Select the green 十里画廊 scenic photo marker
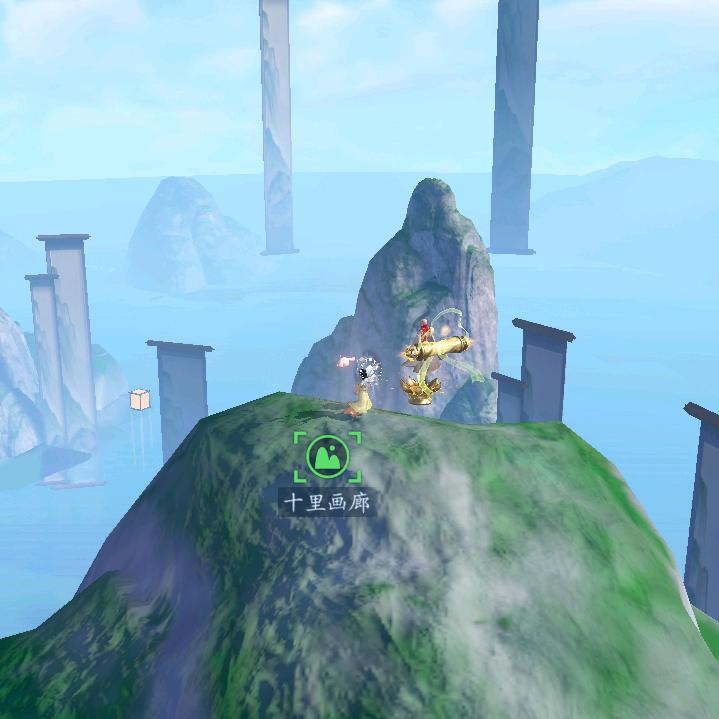Screen dimensions: 719x719 click(327, 456)
